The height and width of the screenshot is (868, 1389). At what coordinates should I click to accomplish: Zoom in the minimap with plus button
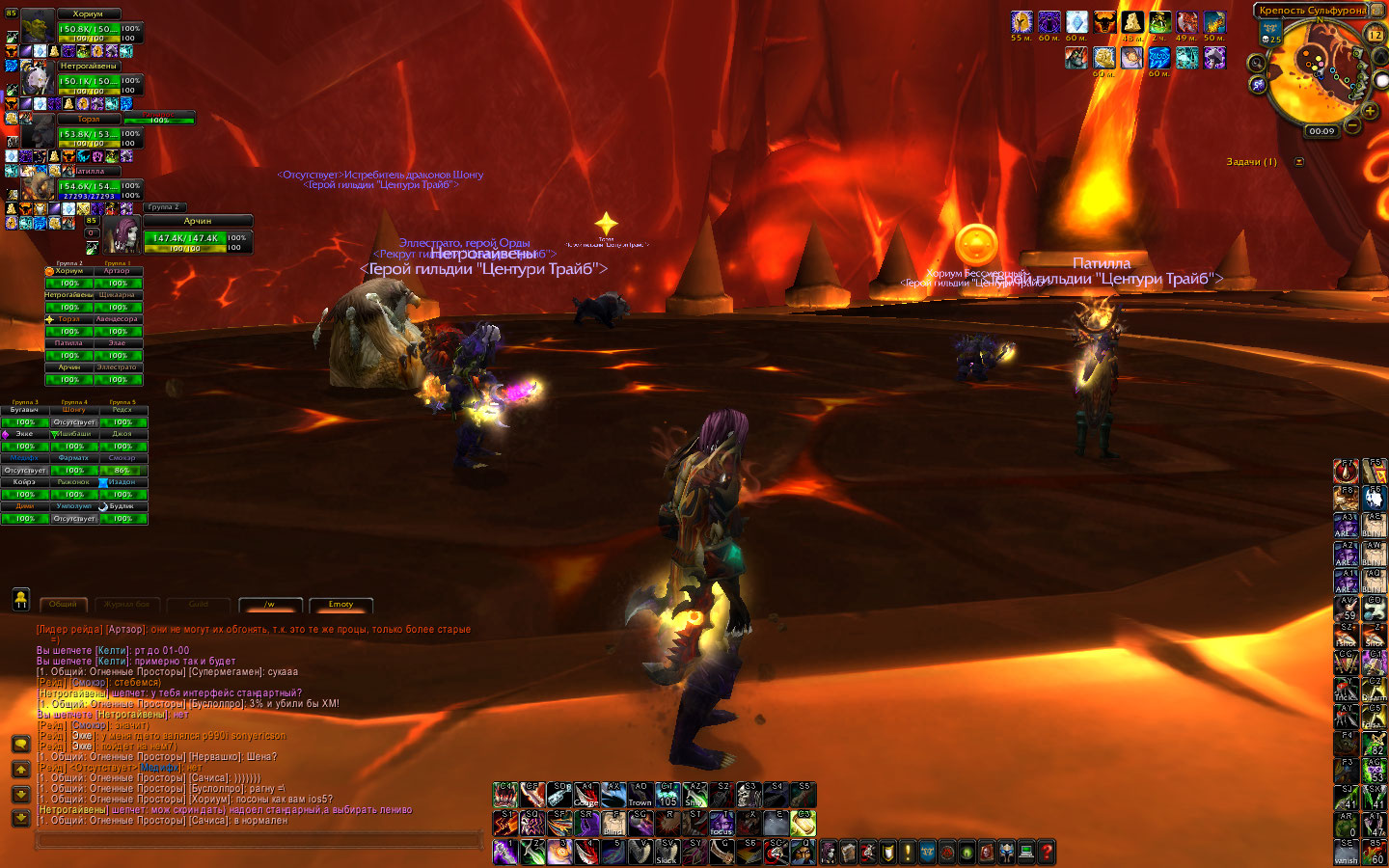point(1370,111)
